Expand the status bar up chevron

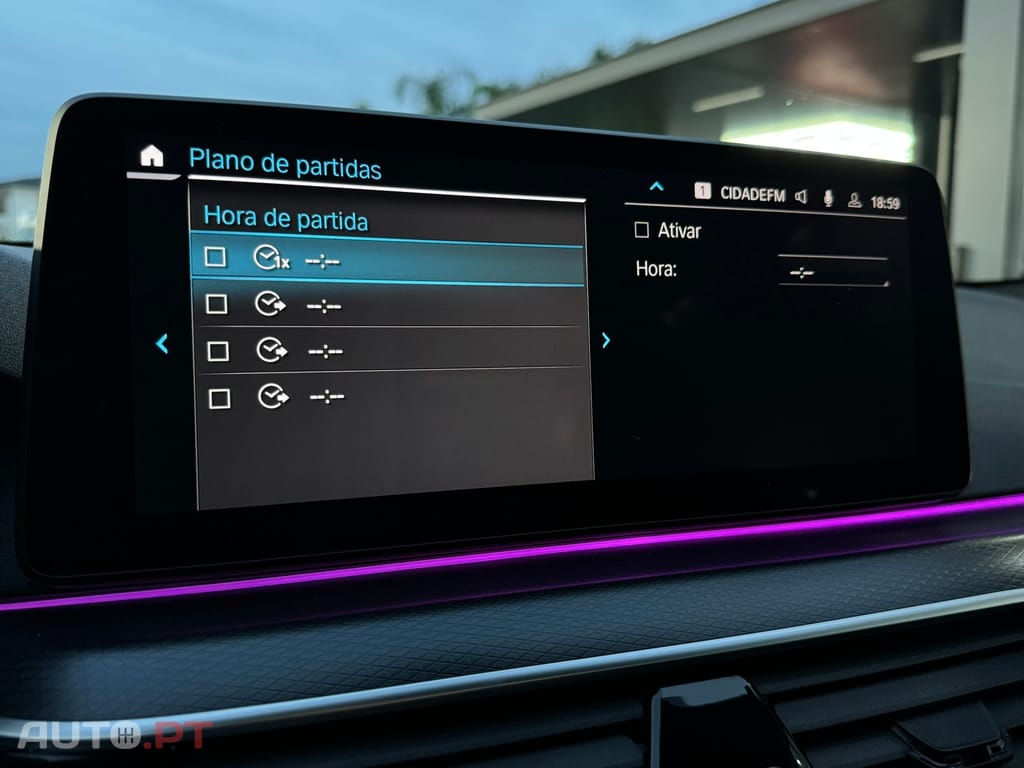click(656, 186)
